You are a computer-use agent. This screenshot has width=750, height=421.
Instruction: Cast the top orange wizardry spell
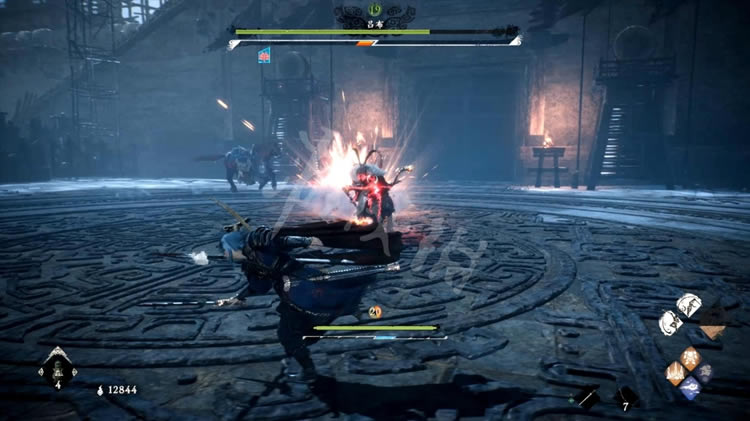(690, 357)
